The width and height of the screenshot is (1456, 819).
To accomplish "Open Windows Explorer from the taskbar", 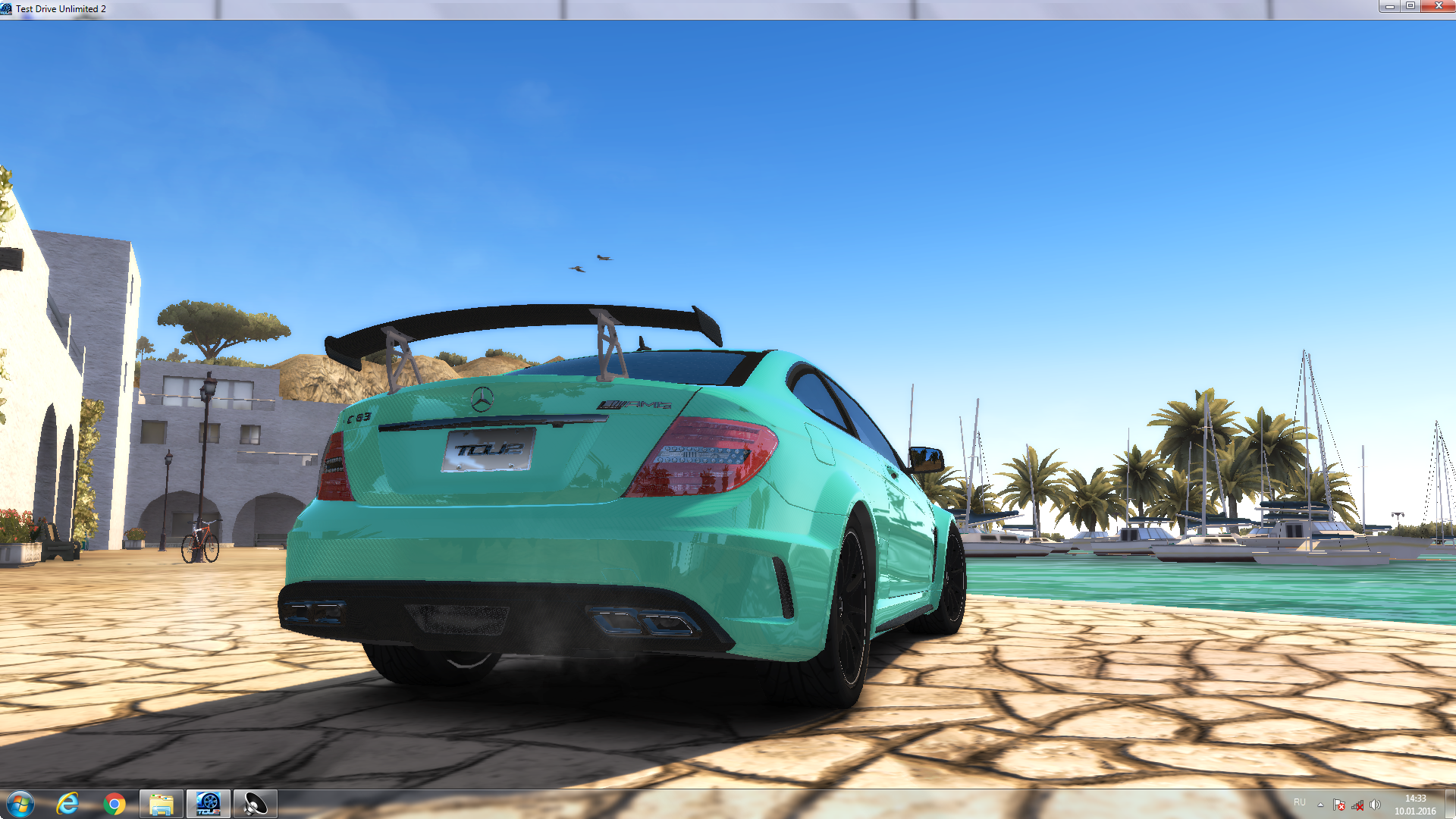I will pos(162,803).
